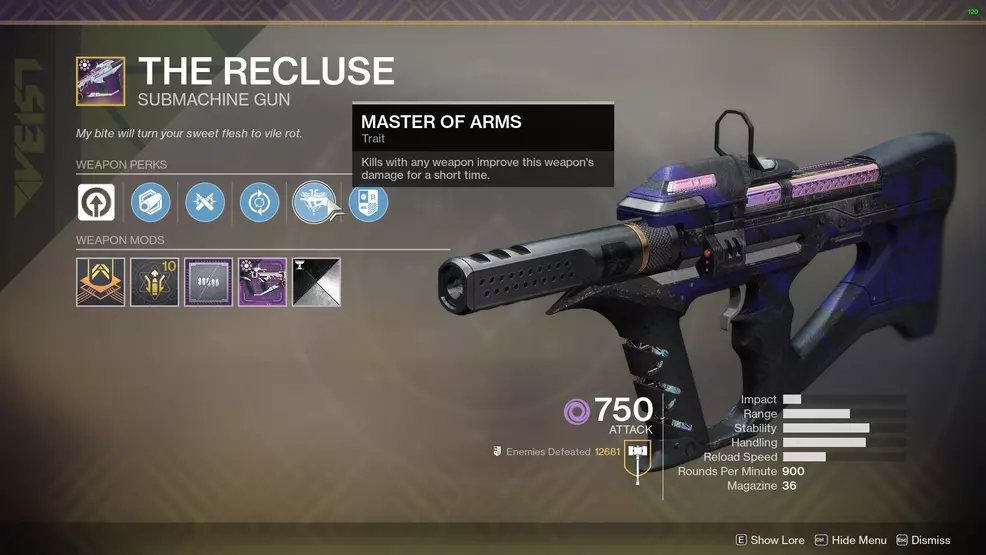Click the white arrow intrinsic perk icon
This screenshot has width=986, height=555.
[97, 202]
